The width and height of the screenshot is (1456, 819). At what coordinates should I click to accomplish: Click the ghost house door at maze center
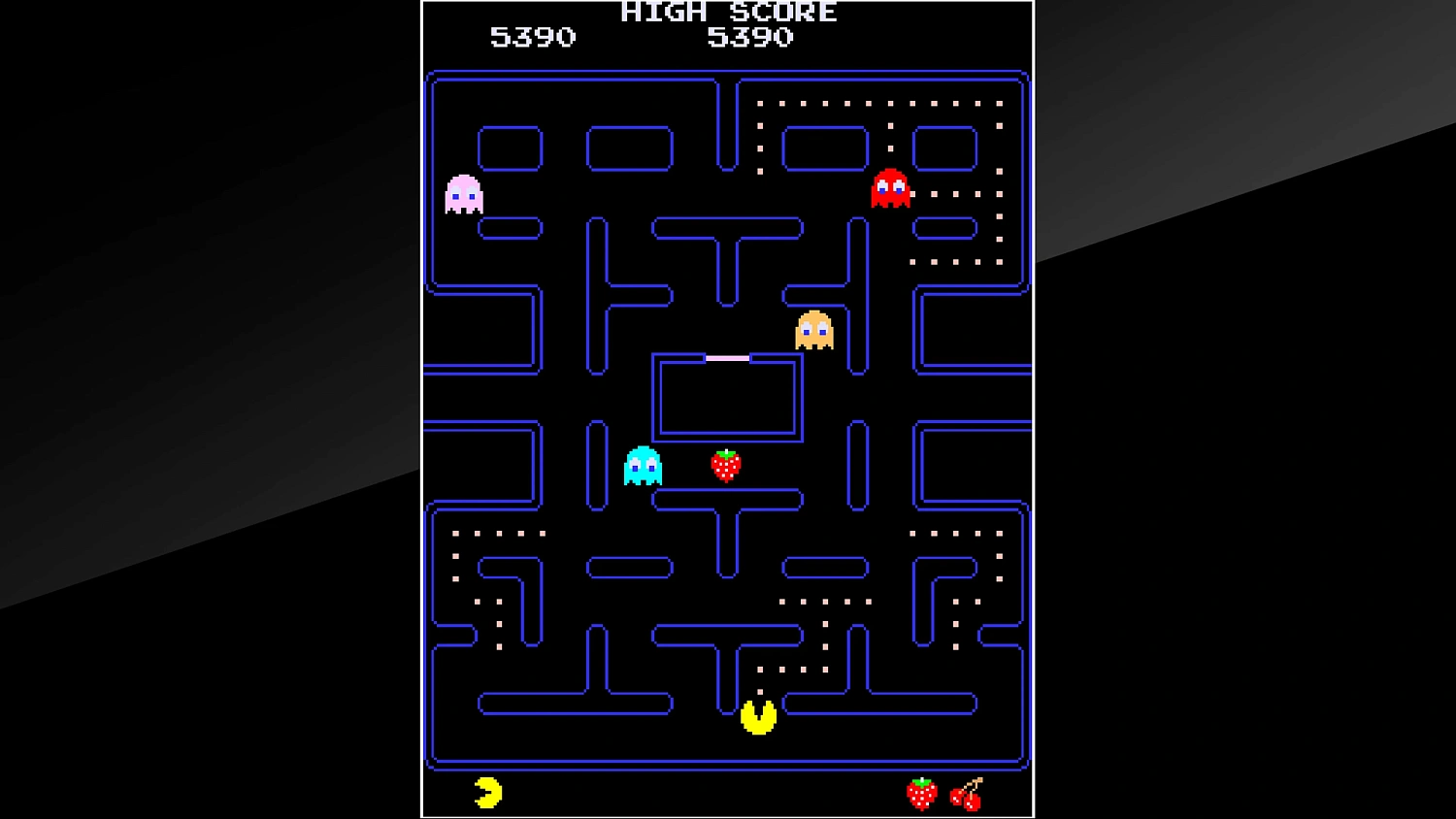(728, 356)
